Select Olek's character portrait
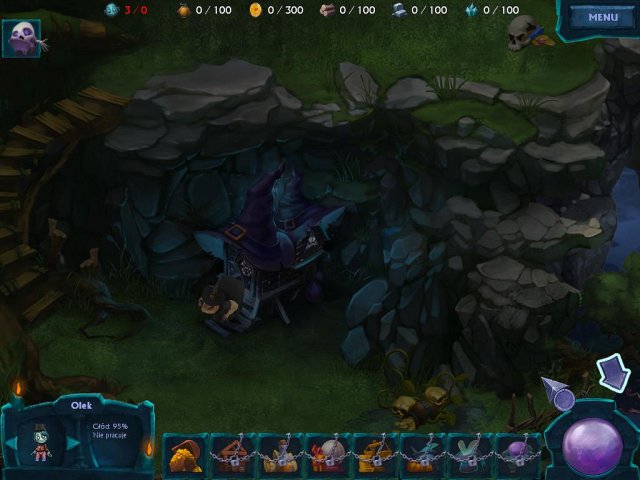Image resolution: width=640 pixels, height=480 pixels. tap(42, 441)
